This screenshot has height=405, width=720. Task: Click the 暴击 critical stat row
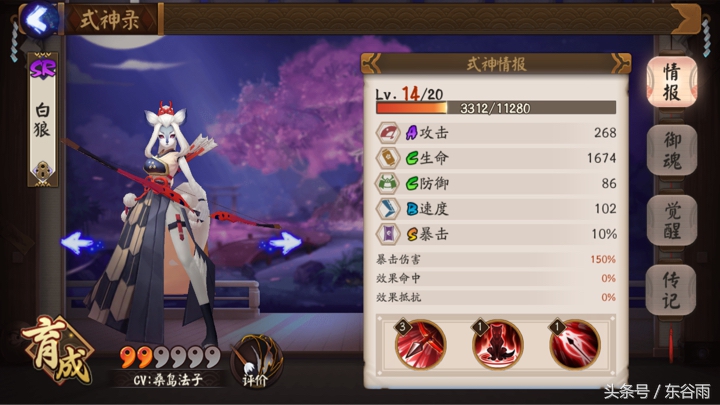[496, 233]
